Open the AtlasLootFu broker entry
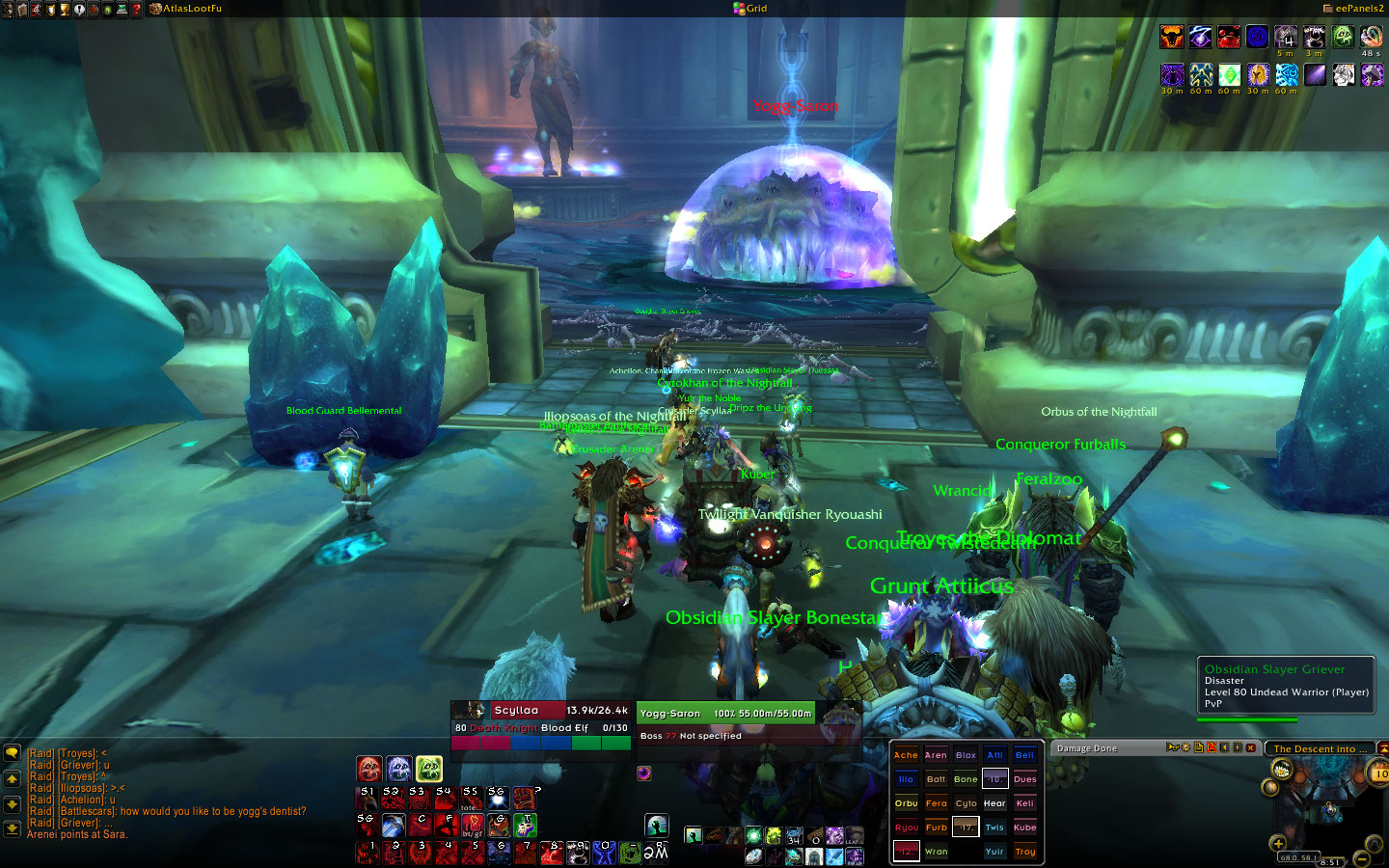The width and height of the screenshot is (1389, 868). click(191, 9)
